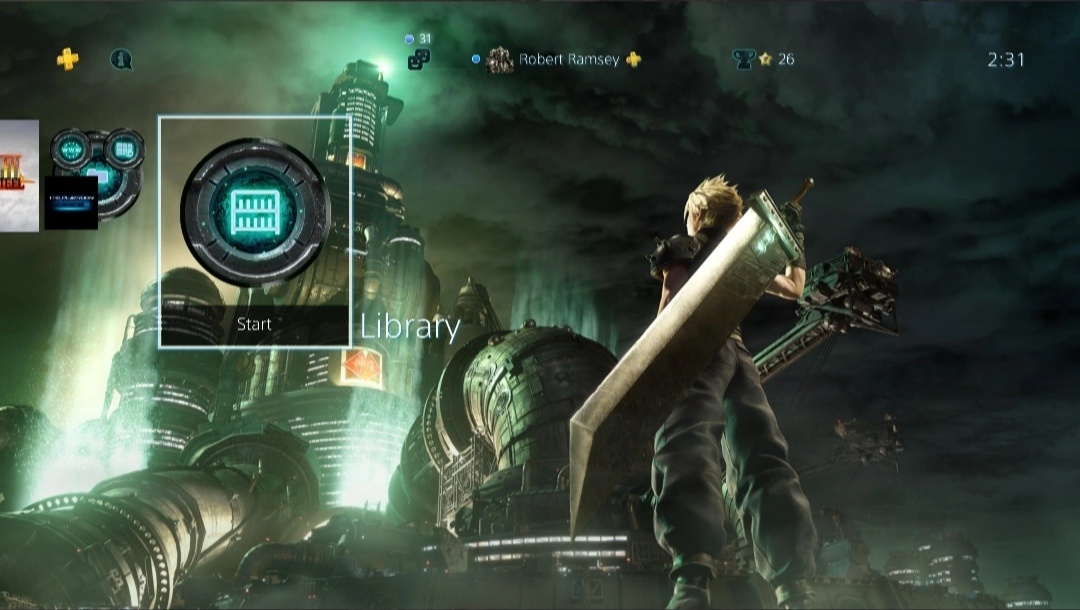1080x610 pixels.
Task: Open the notifications speech bubble icon
Action: (x=121, y=60)
